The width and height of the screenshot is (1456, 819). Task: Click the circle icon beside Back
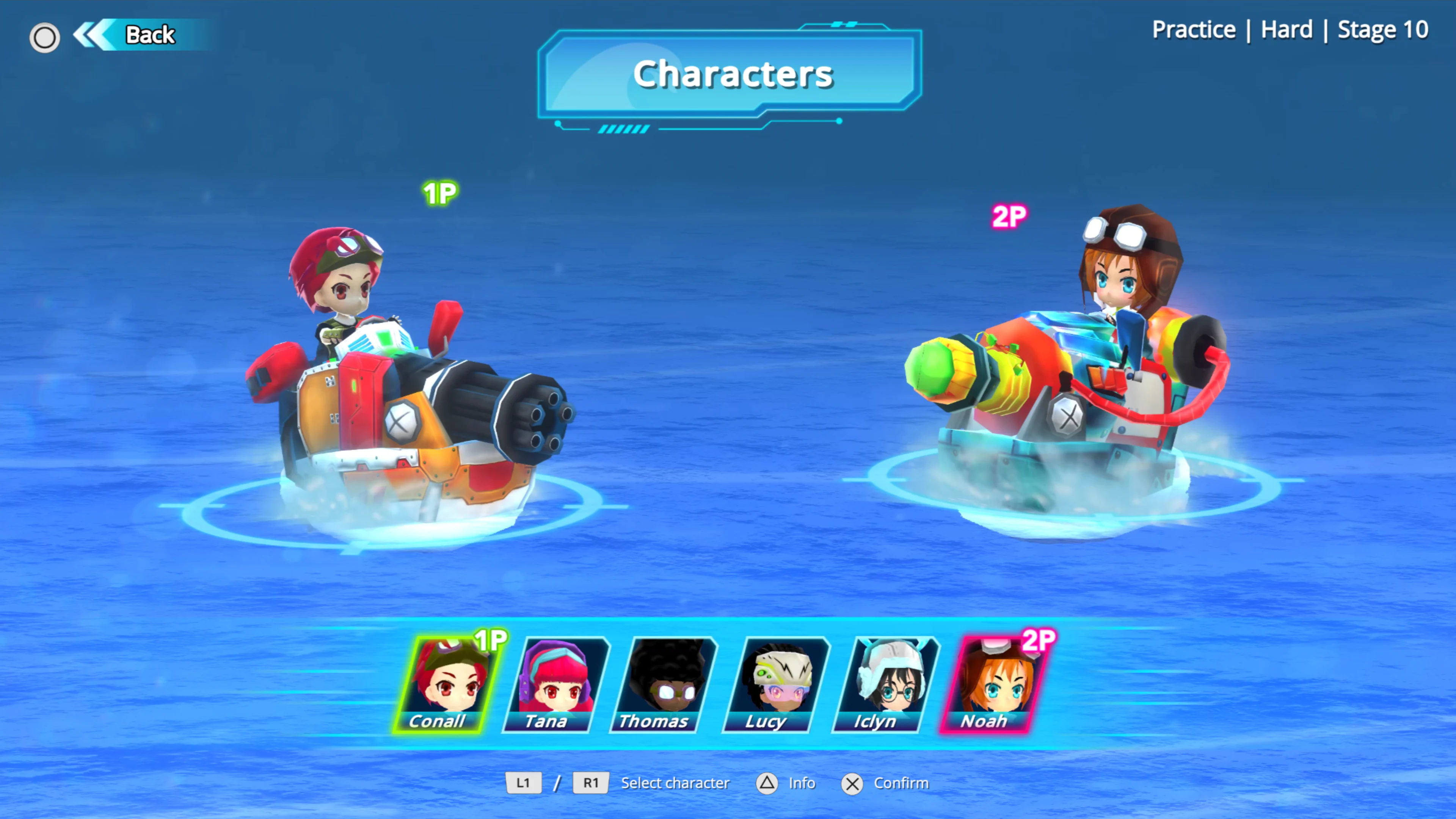click(x=45, y=37)
